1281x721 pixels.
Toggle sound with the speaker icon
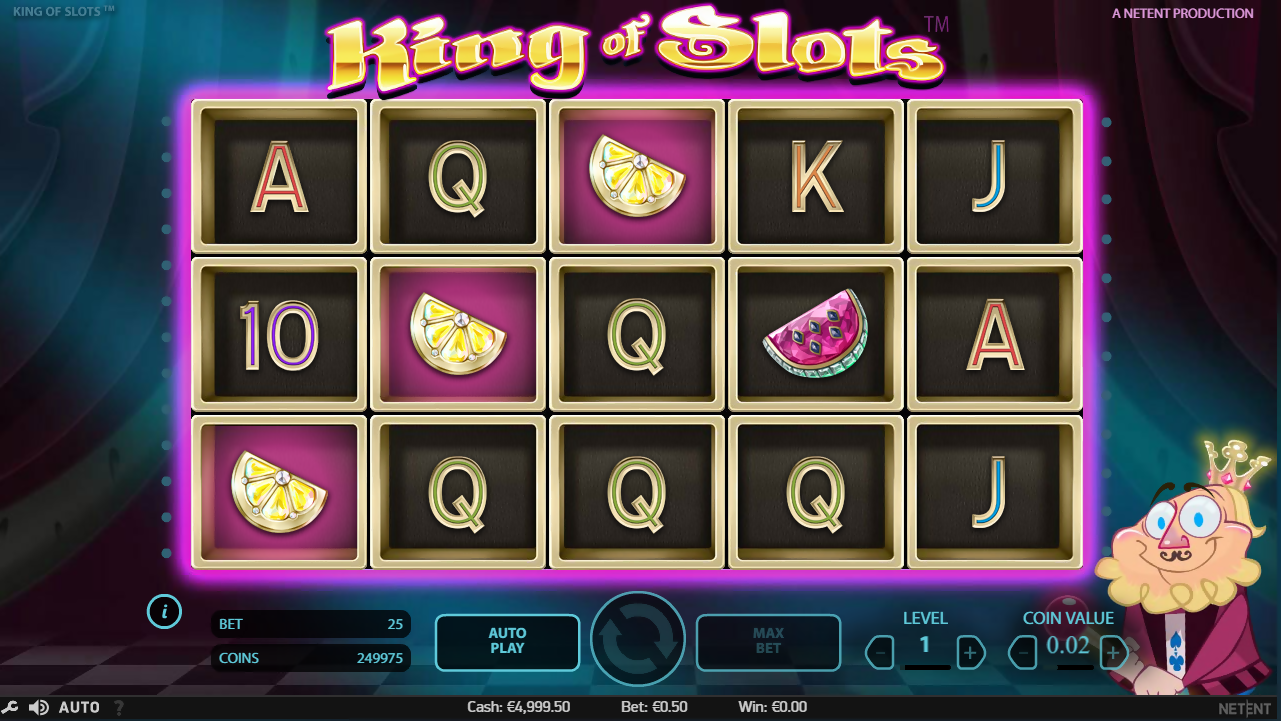pos(38,708)
